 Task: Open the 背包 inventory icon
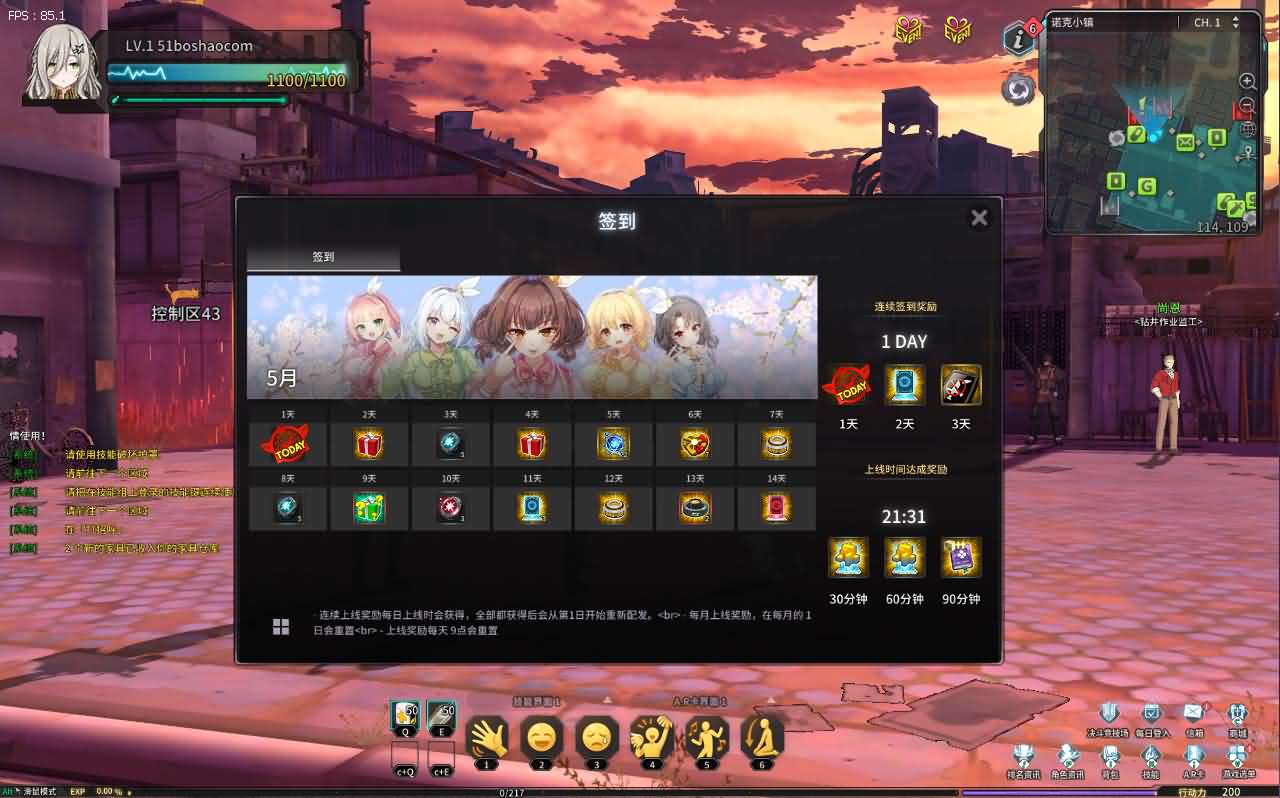[x=1110, y=753]
